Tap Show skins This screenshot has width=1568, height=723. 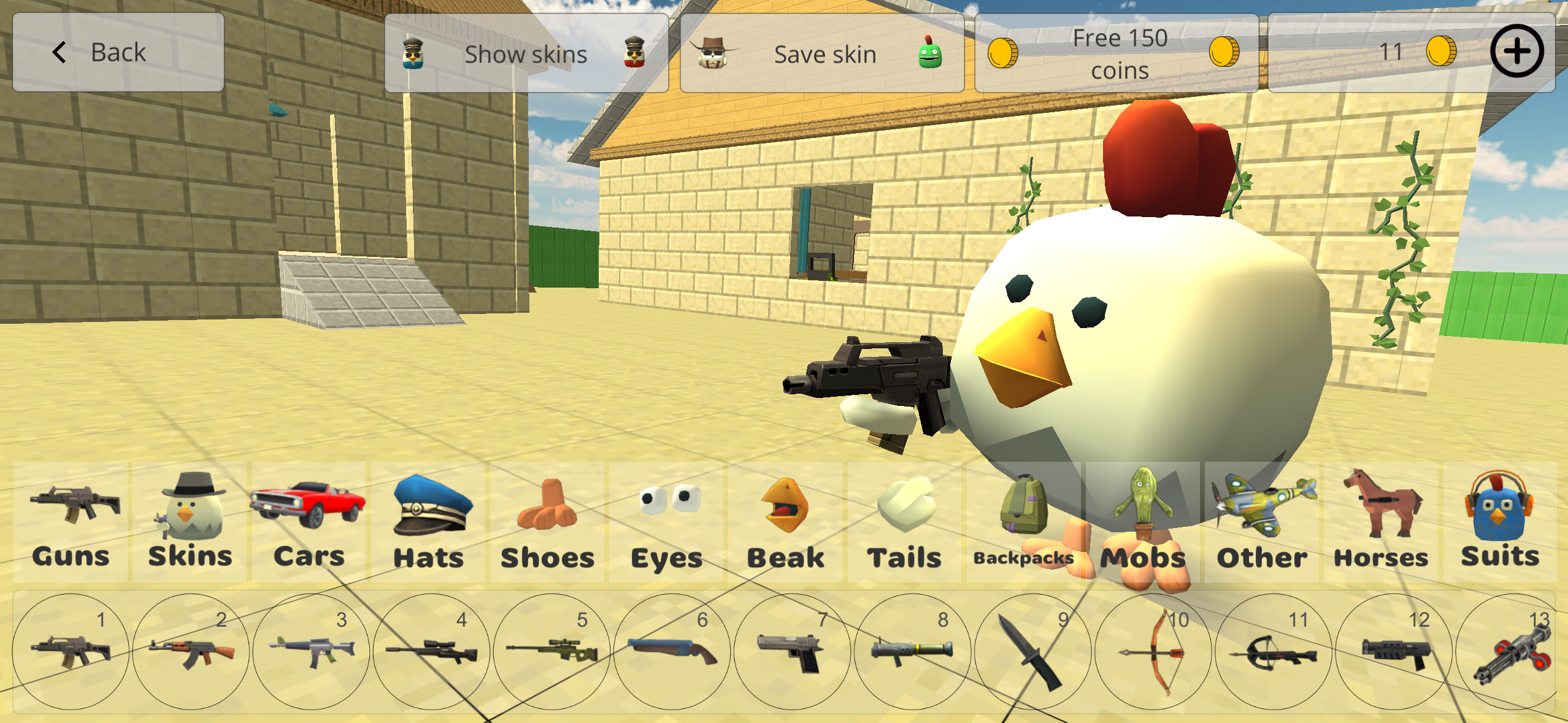coord(526,53)
